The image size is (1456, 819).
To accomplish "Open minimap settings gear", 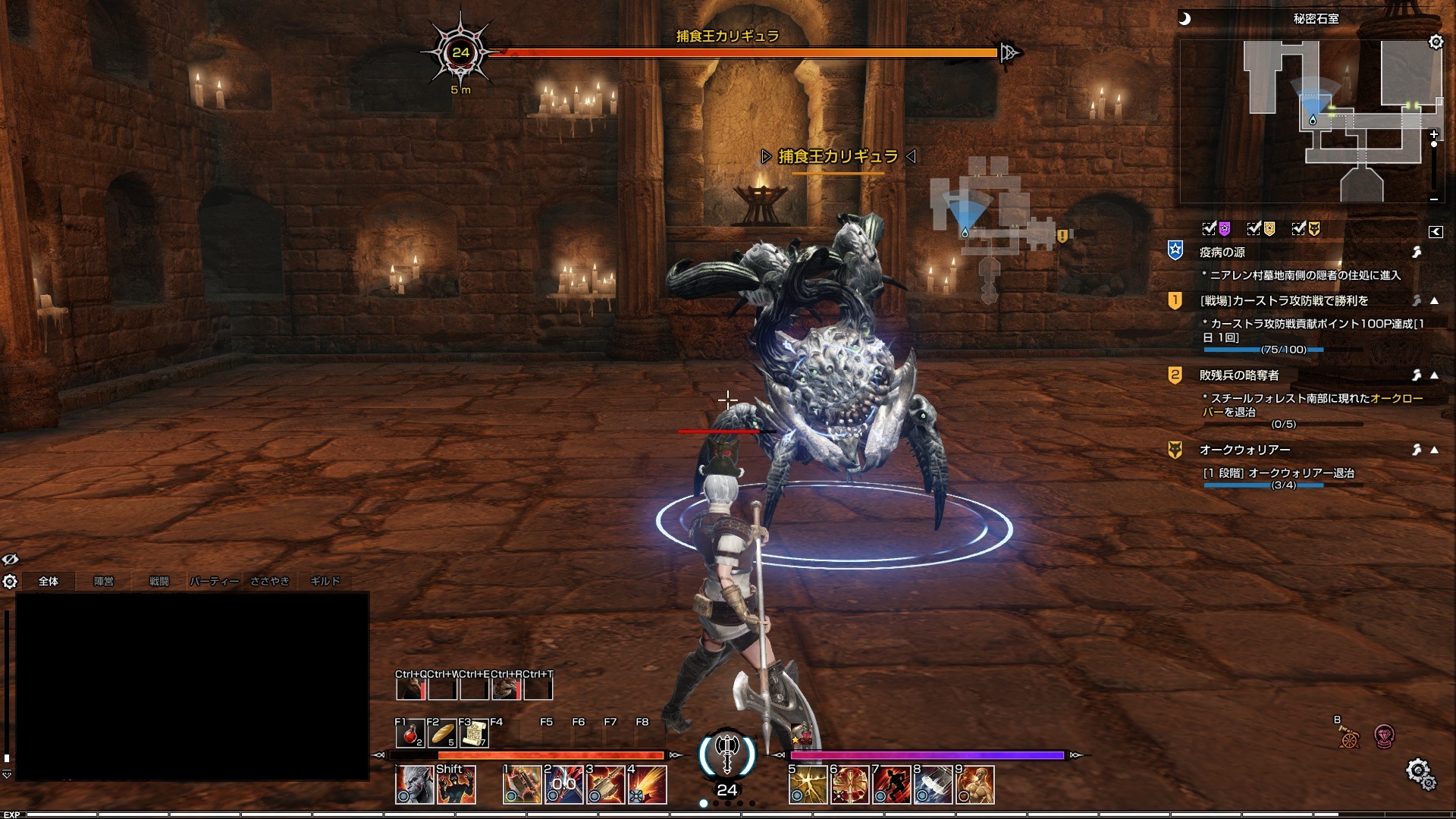I will tap(1436, 42).
